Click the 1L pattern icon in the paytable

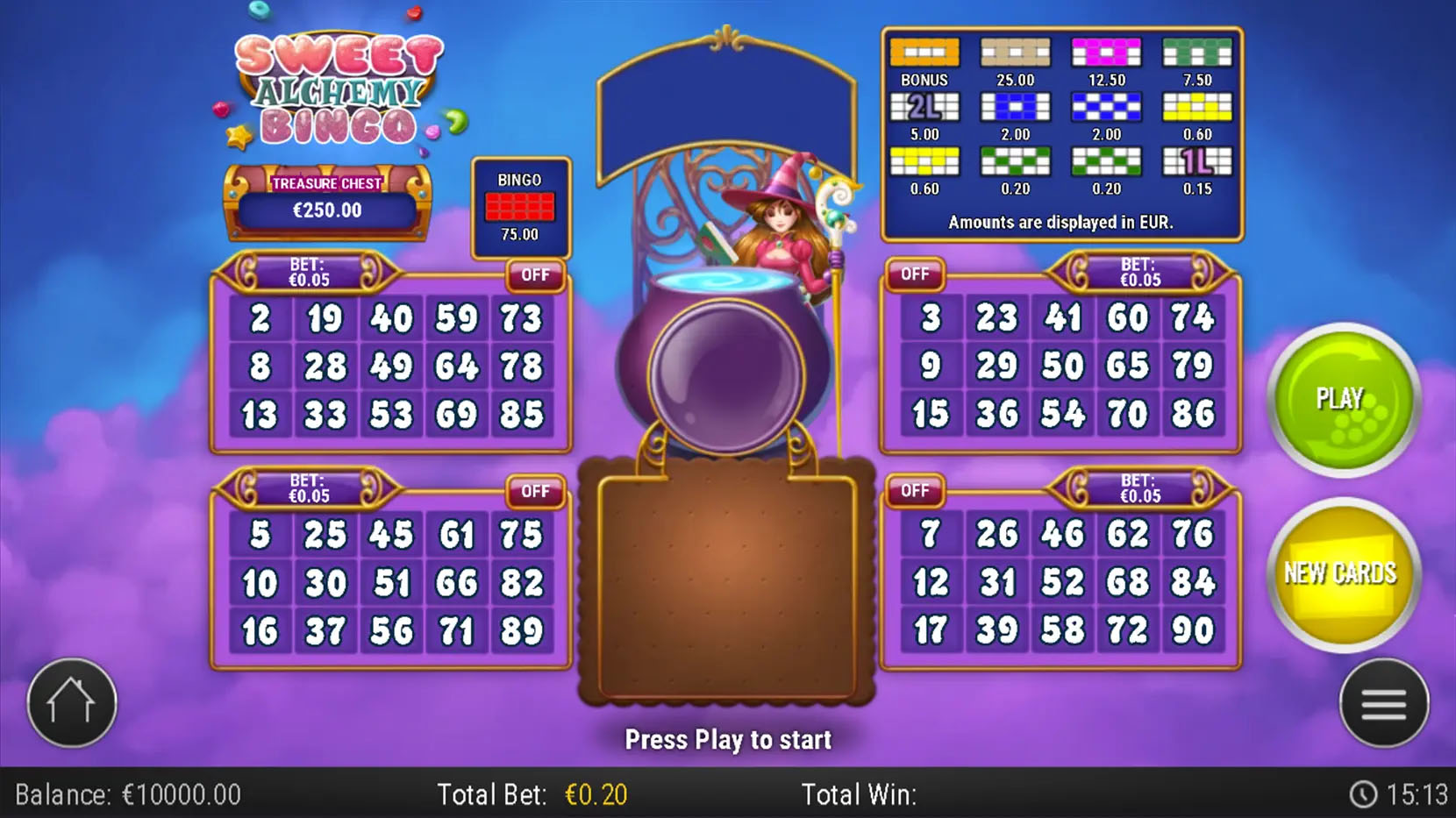(x=1197, y=162)
